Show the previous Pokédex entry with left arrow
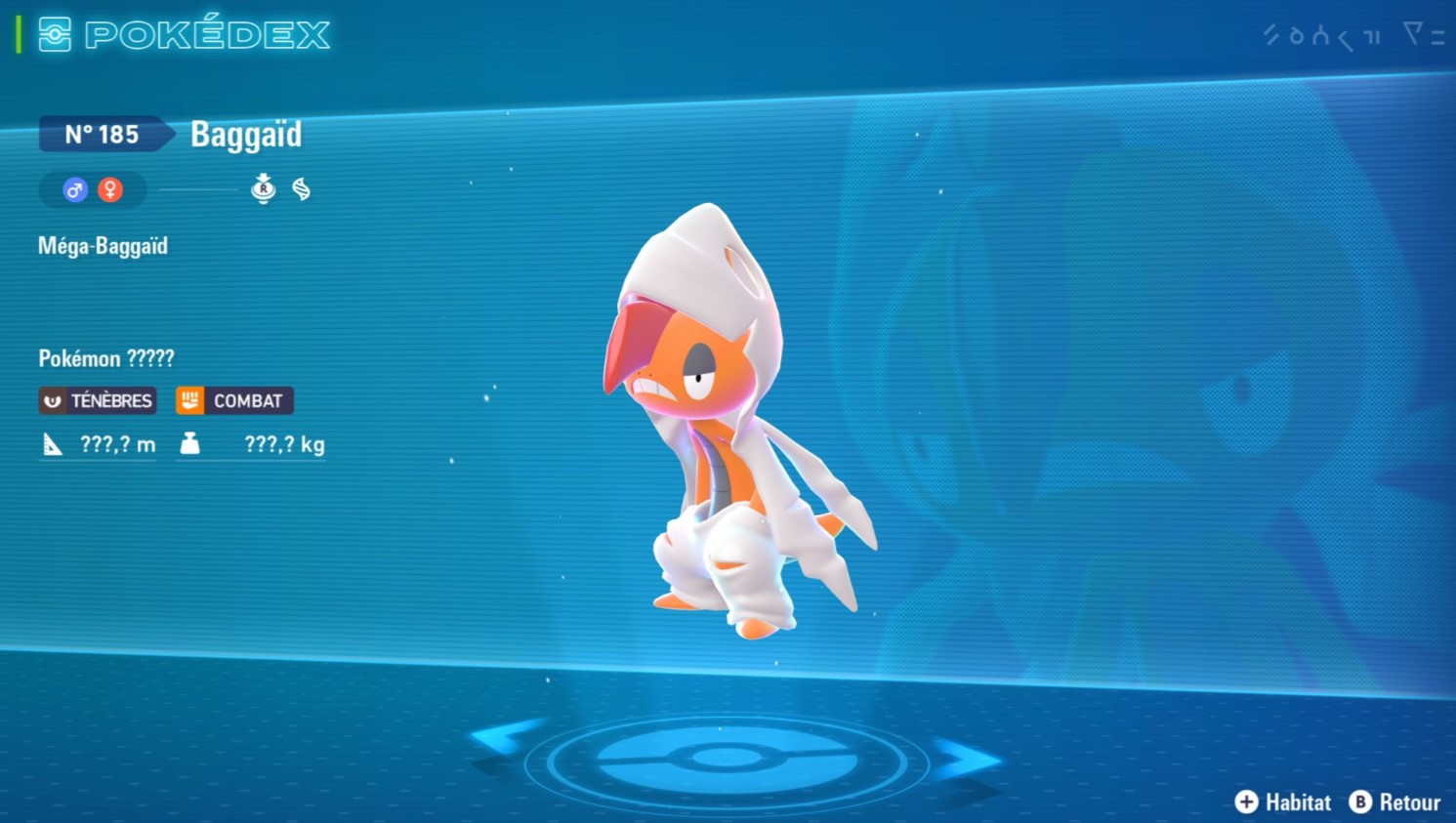The image size is (1456, 823). pos(507,737)
